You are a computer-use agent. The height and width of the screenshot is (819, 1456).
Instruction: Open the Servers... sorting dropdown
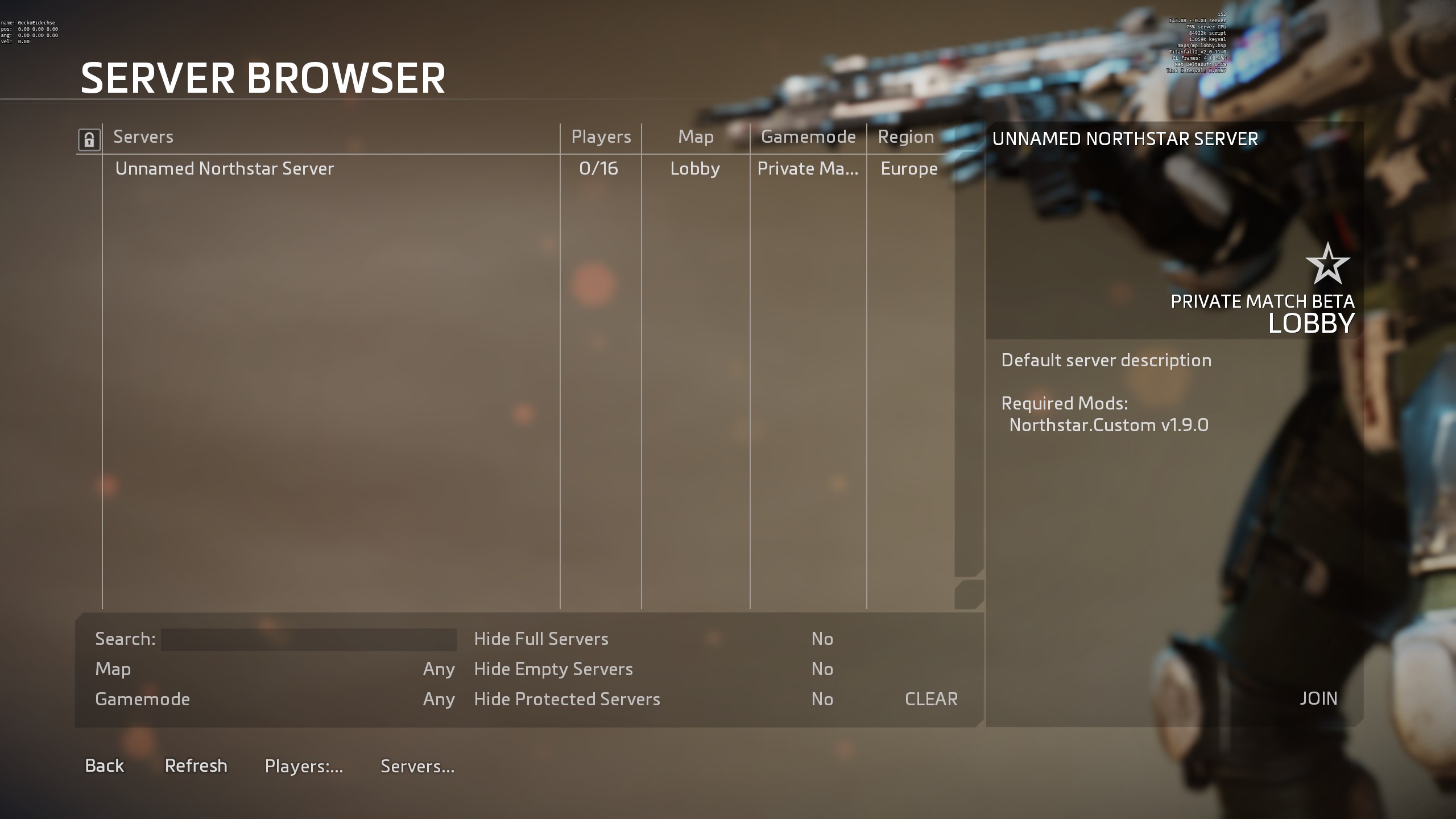coord(417,766)
